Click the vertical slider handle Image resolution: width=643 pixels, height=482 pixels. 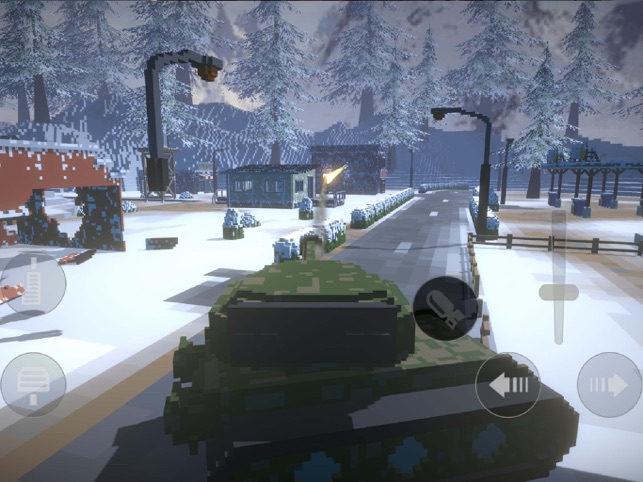point(558,292)
